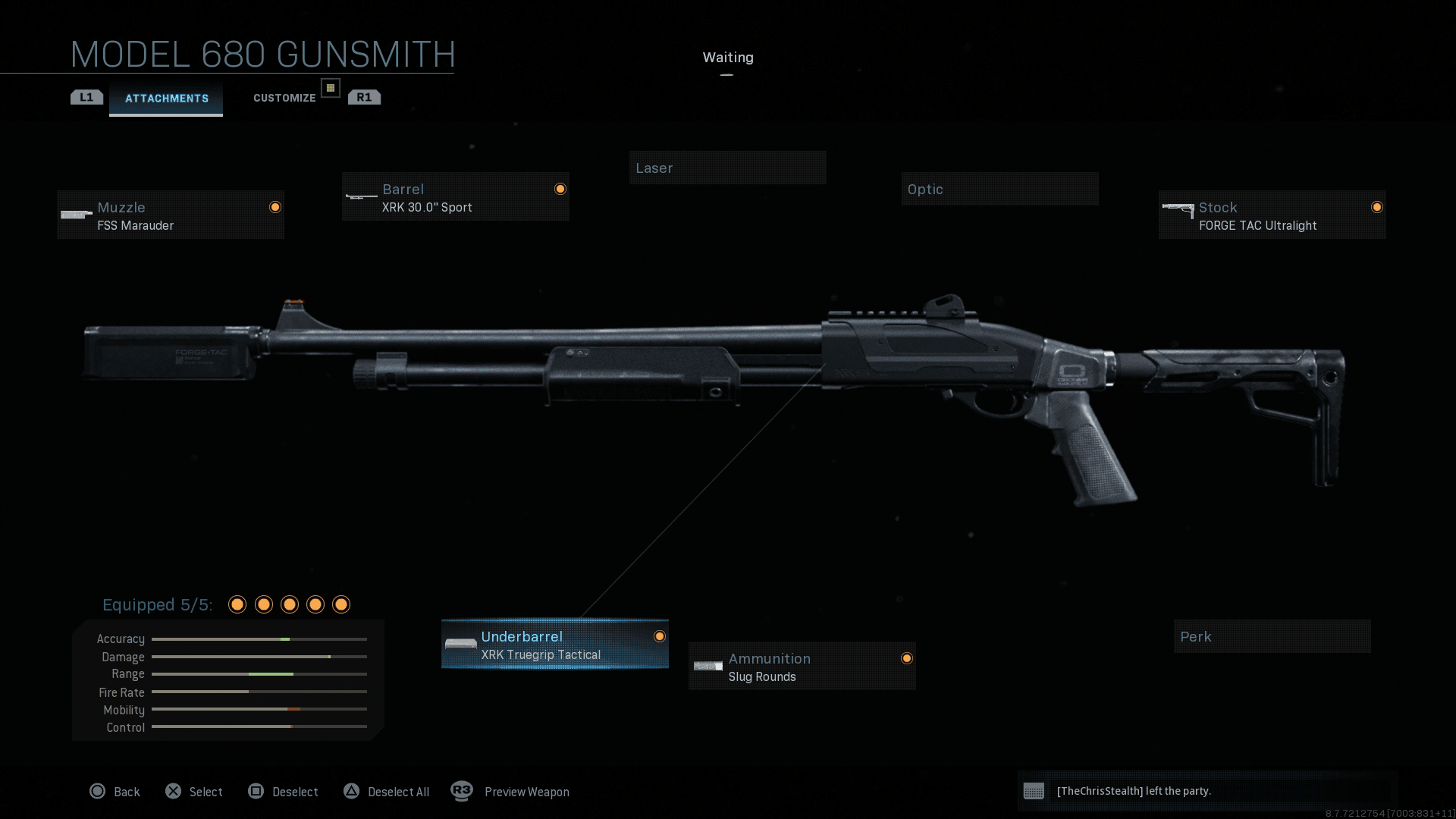Click the Underbarrel XRK Truegrip Tactical slot

[x=554, y=645]
